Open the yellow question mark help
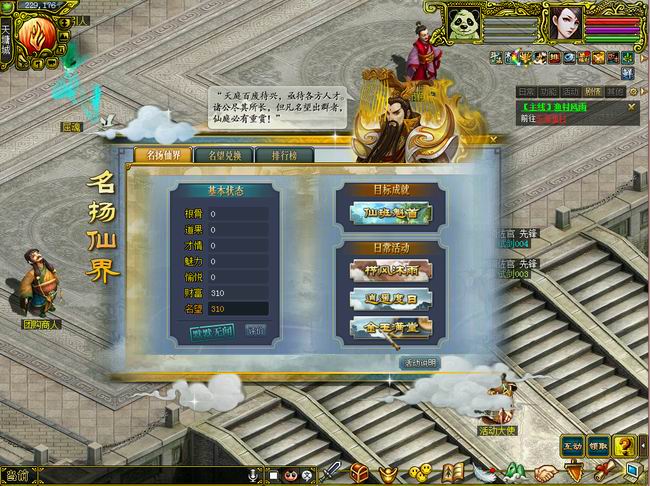Screen dimensions: 650x486 click(625, 446)
